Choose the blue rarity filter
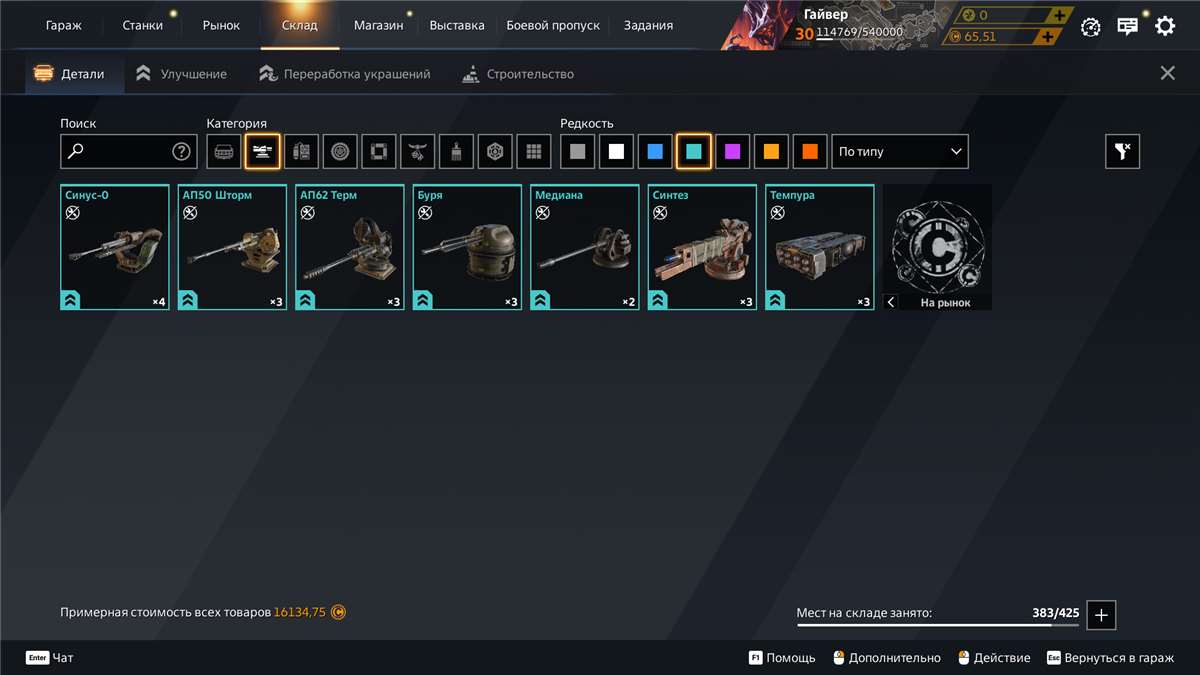This screenshot has width=1200, height=675. point(655,152)
